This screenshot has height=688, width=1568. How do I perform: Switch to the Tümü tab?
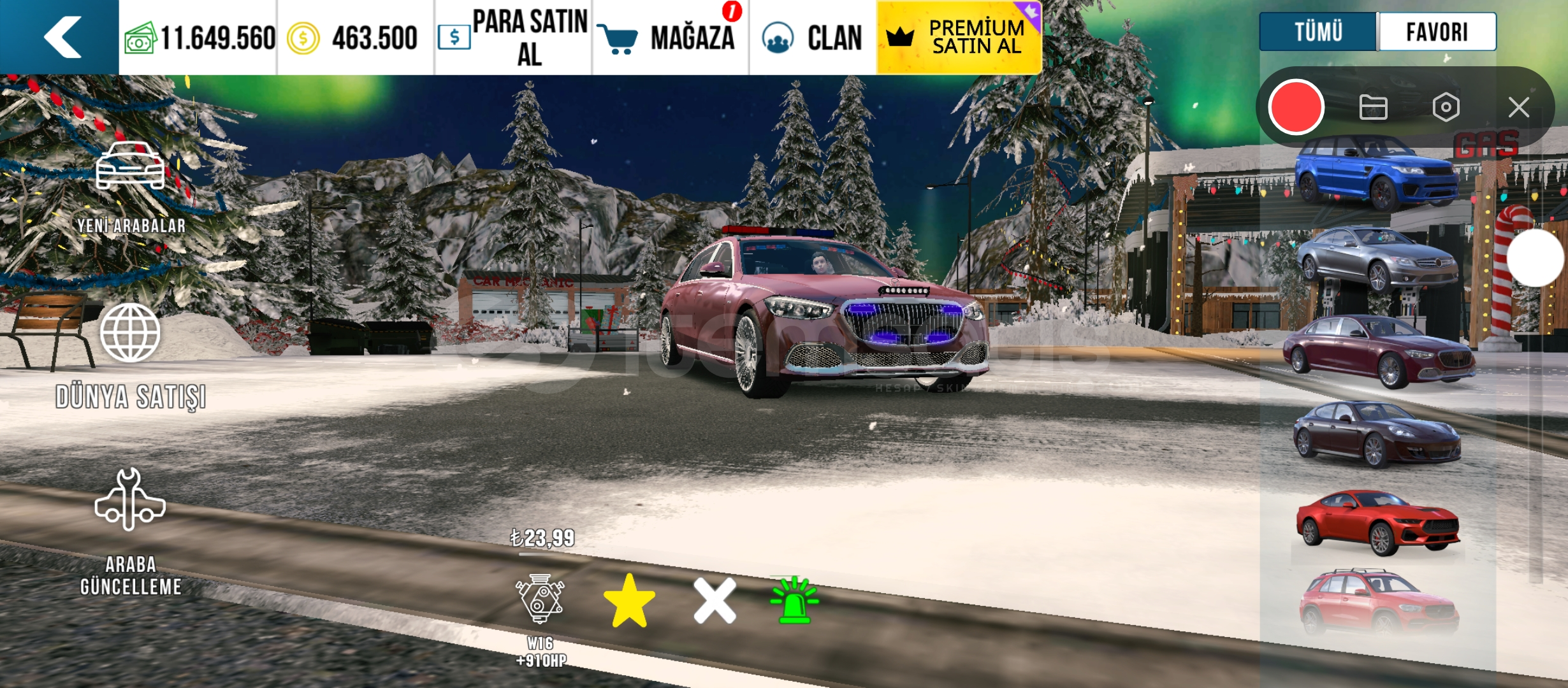click(x=1318, y=32)
